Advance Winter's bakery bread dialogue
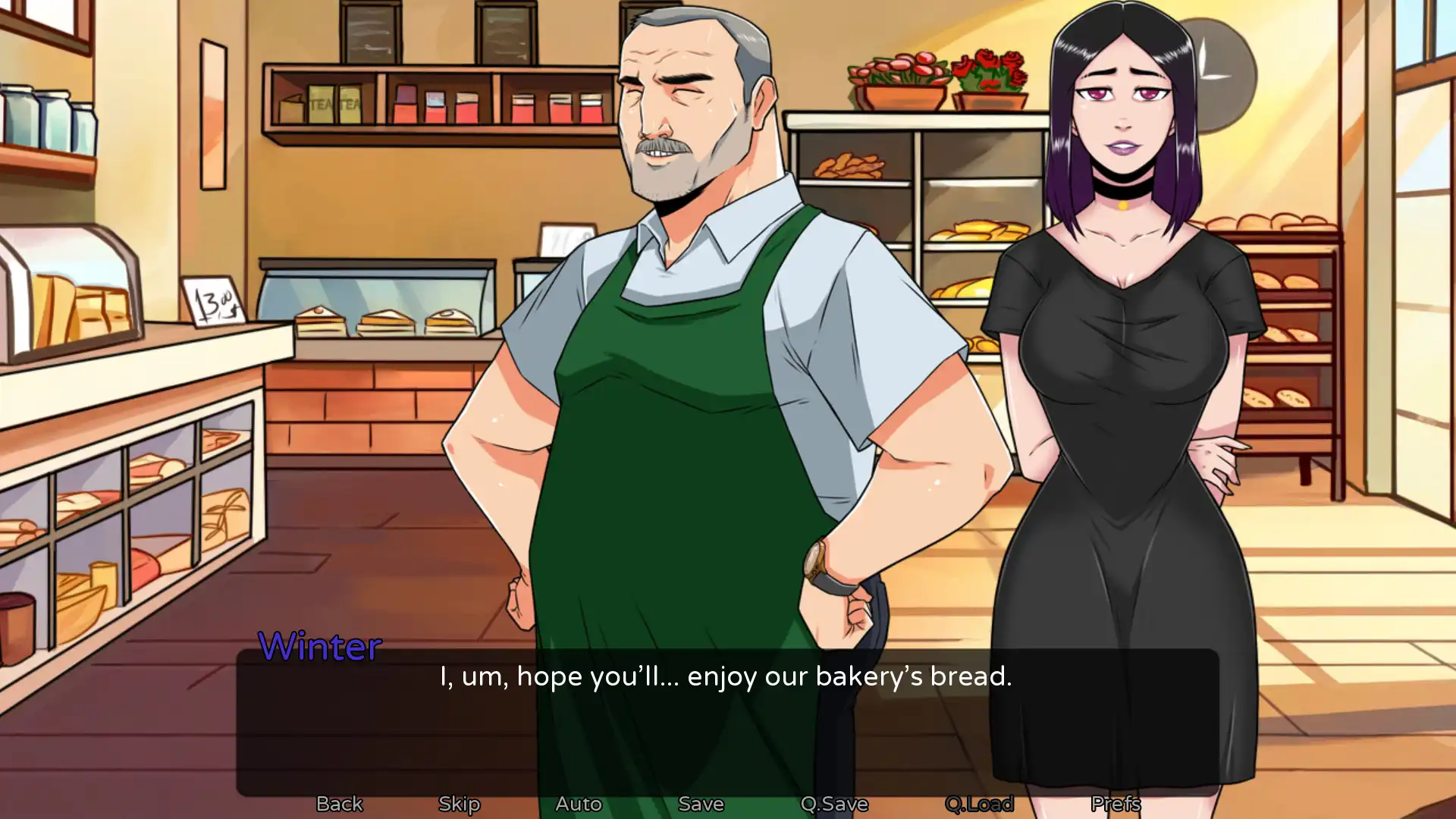The image size is (1456, 819). pos(726,720)
